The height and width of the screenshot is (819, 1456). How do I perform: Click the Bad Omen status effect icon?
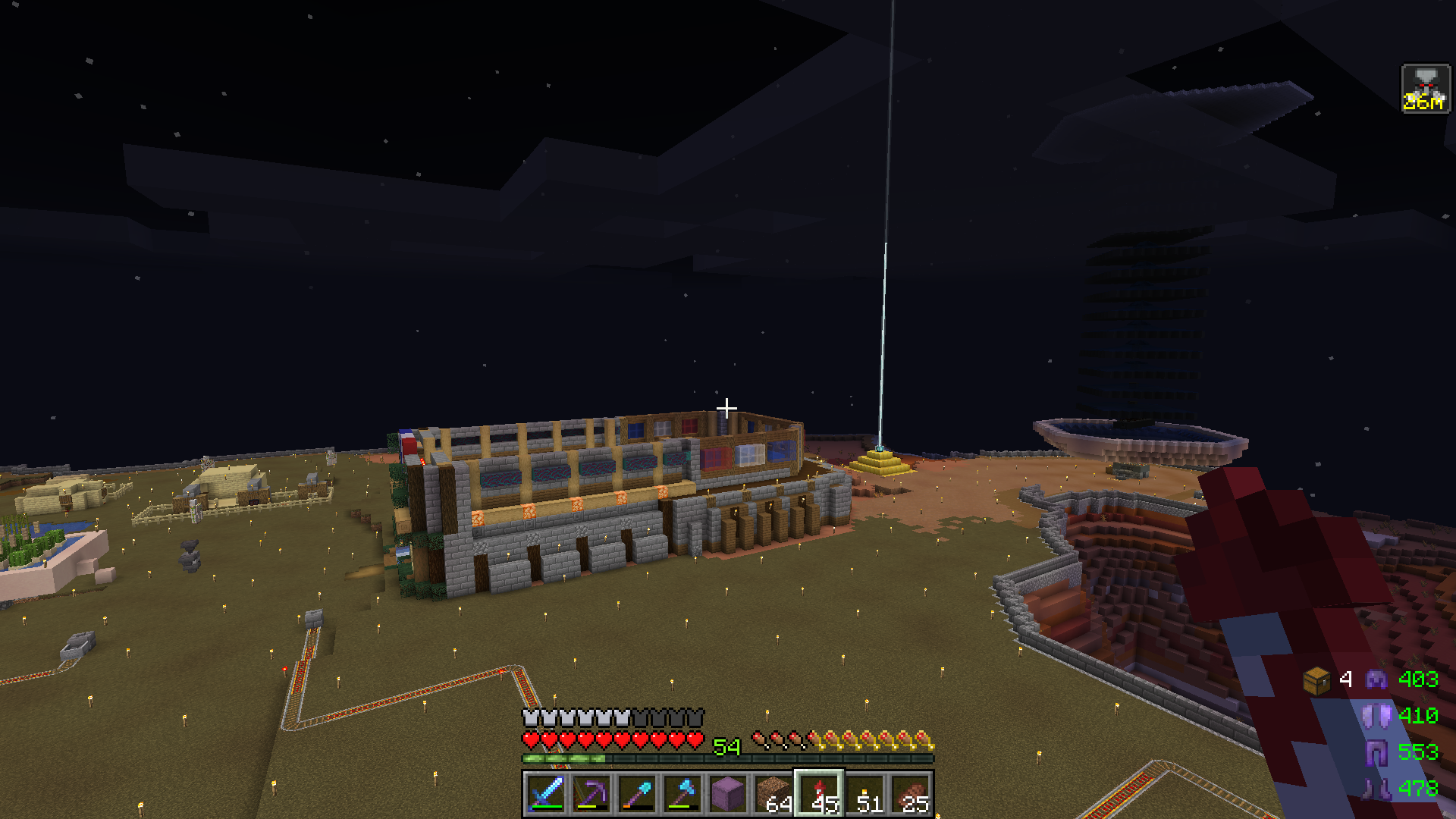point(1425,89)
